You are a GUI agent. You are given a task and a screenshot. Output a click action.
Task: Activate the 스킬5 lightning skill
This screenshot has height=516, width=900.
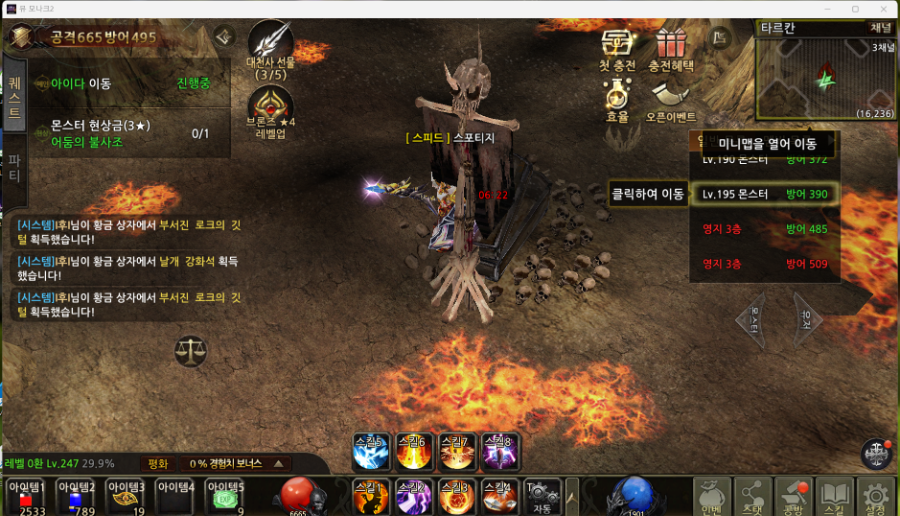371,451
